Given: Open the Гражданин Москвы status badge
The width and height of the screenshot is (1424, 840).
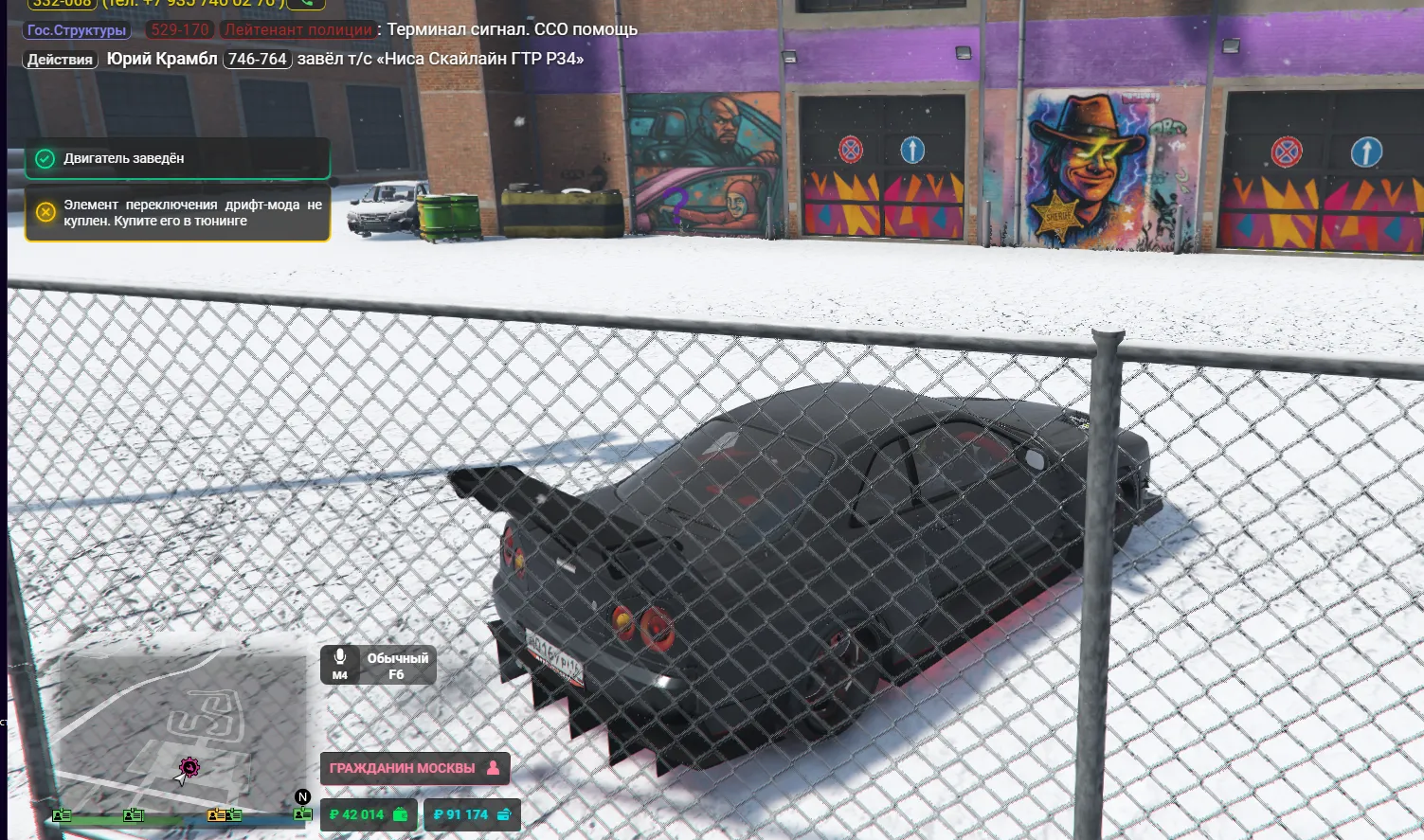Looking at the screenshot, I should (414, 768).
